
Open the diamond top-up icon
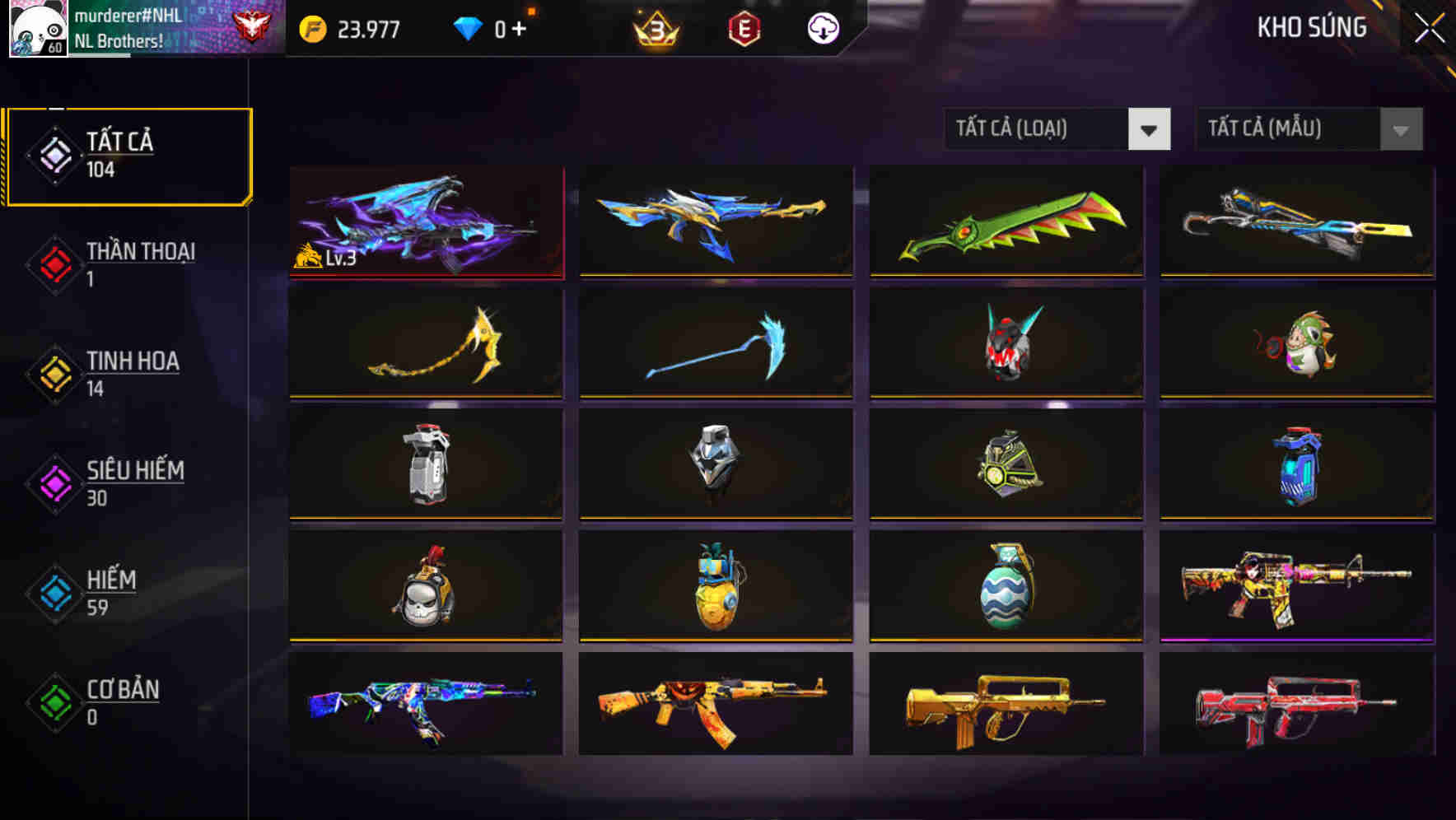[x=469, y=27]
